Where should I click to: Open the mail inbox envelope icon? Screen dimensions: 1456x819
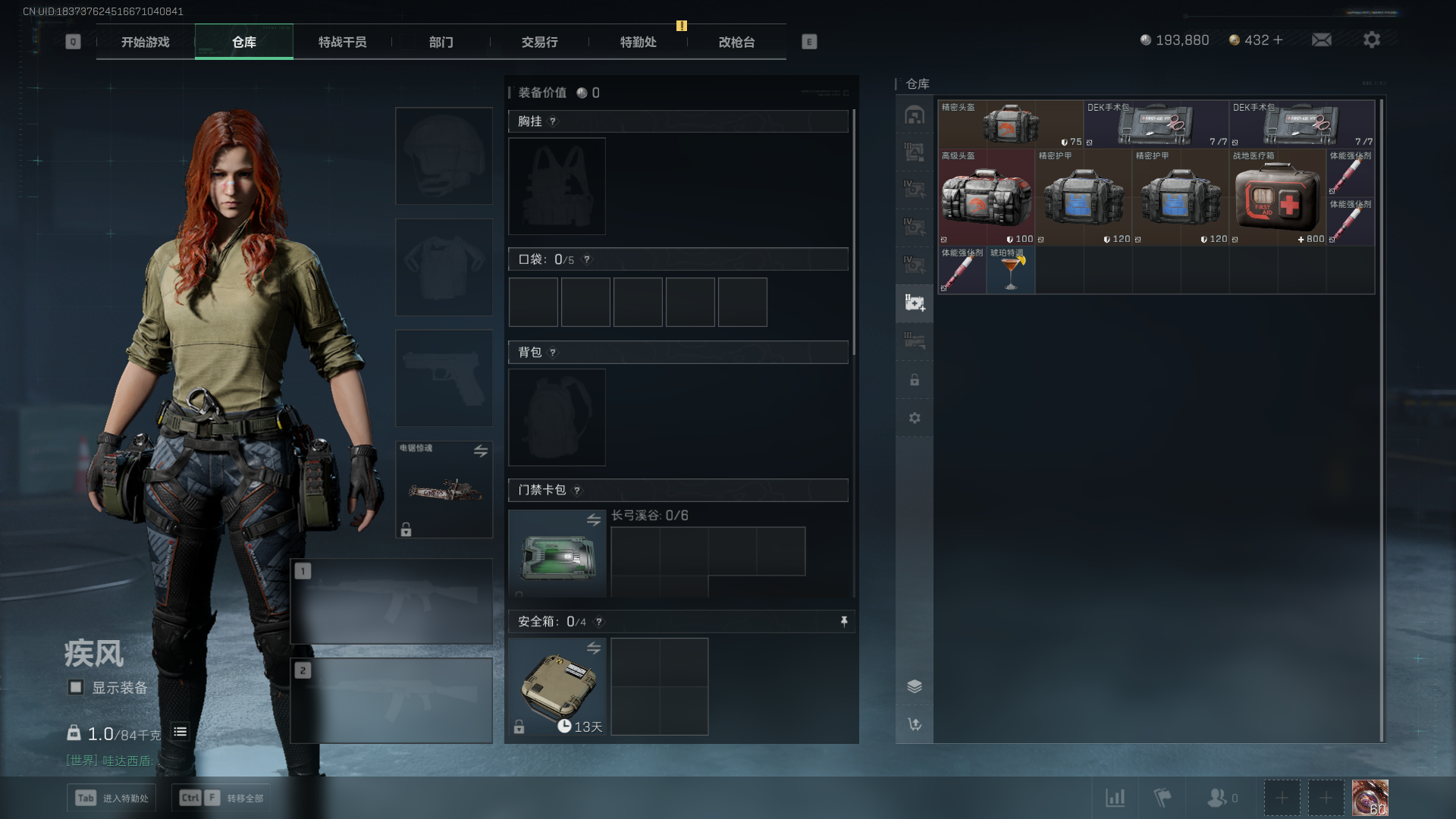click(1322, 39)
